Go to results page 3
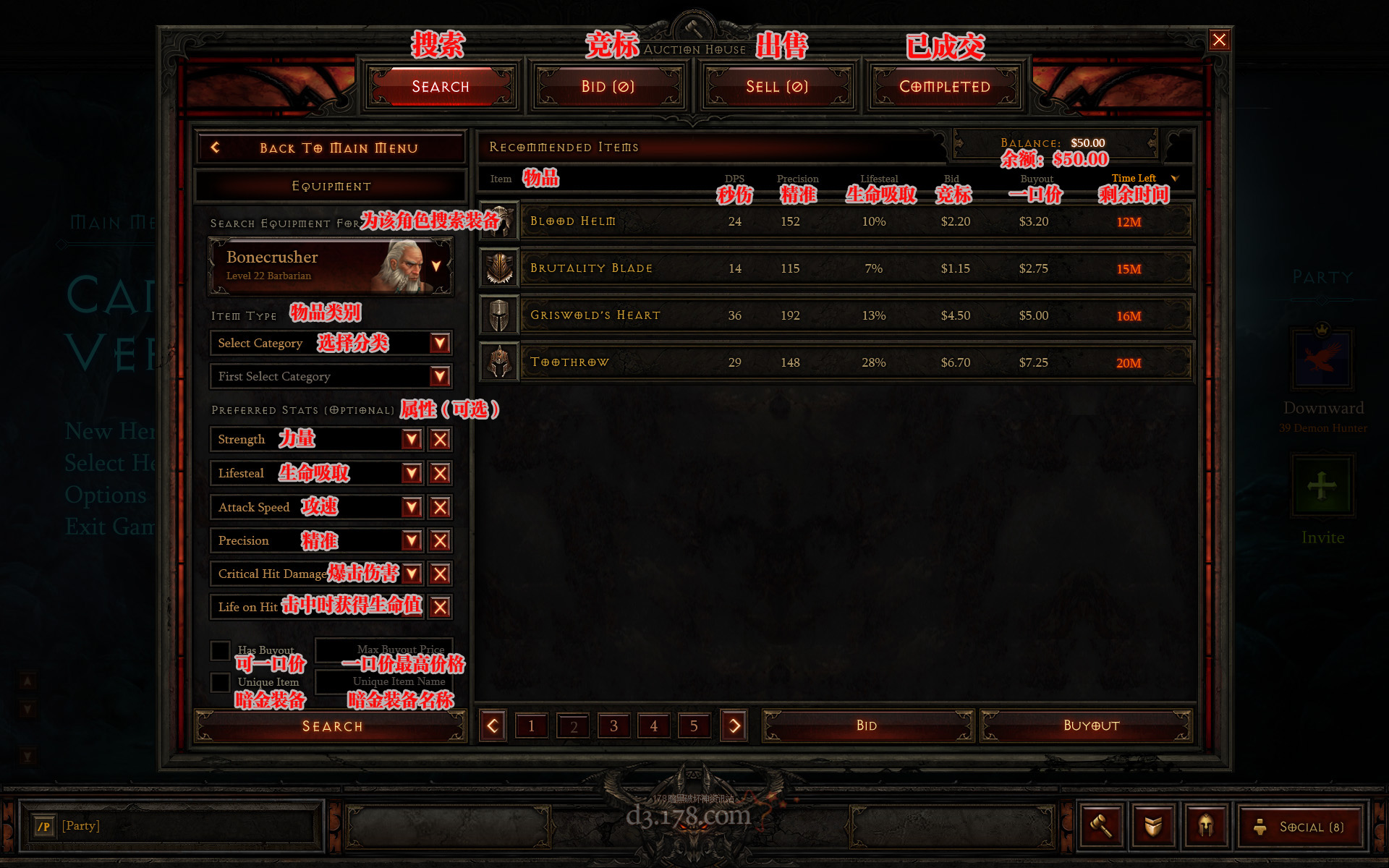The image size is (1389, 868). [x=613, y=726]
